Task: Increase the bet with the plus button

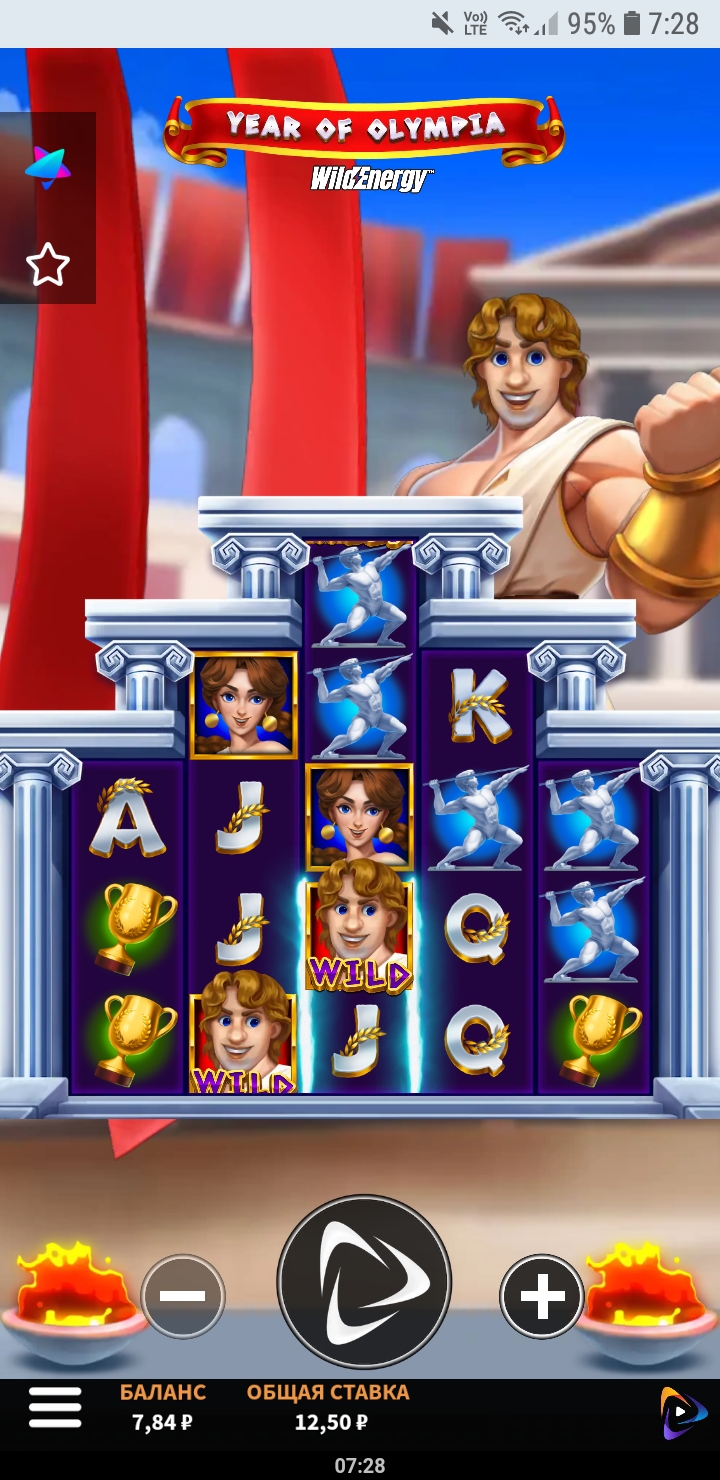Action: coord(542,1296)
